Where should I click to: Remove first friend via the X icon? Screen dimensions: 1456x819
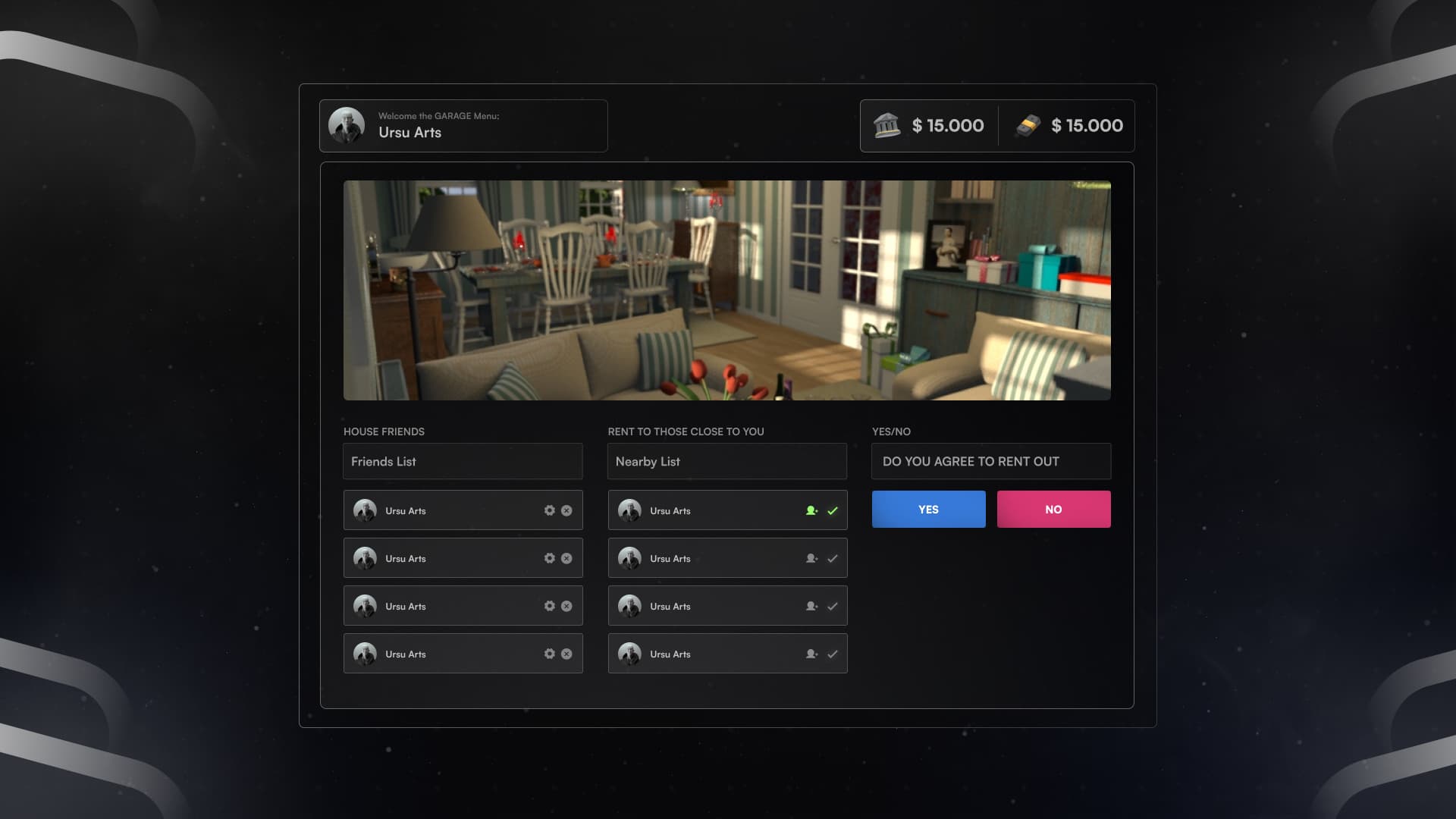click(566, 510)
